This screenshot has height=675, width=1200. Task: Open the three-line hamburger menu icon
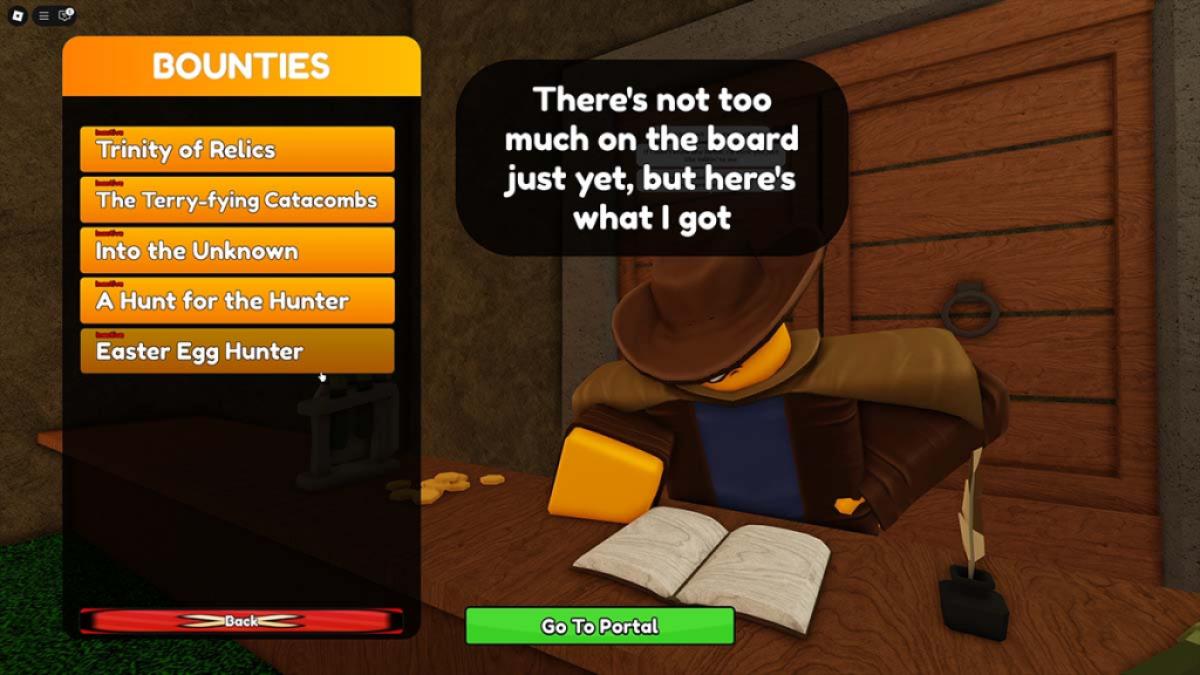pos(44,15)
